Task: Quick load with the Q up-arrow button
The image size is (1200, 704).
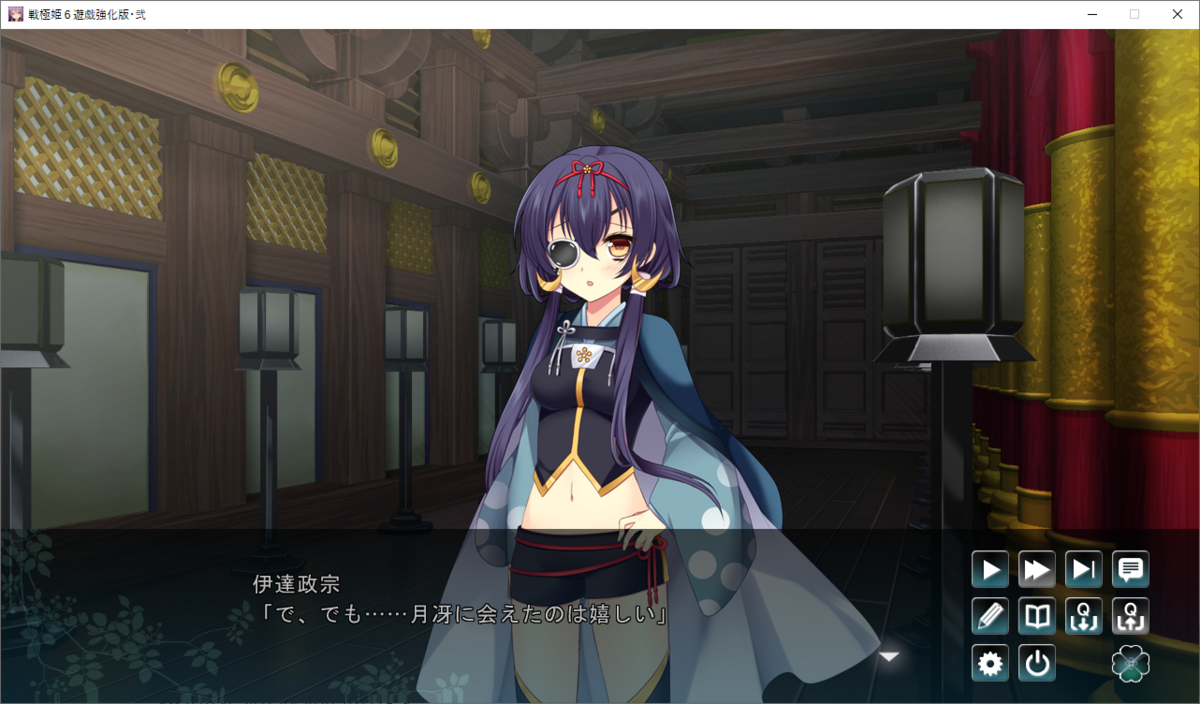Action: (x=1131, y=616)
